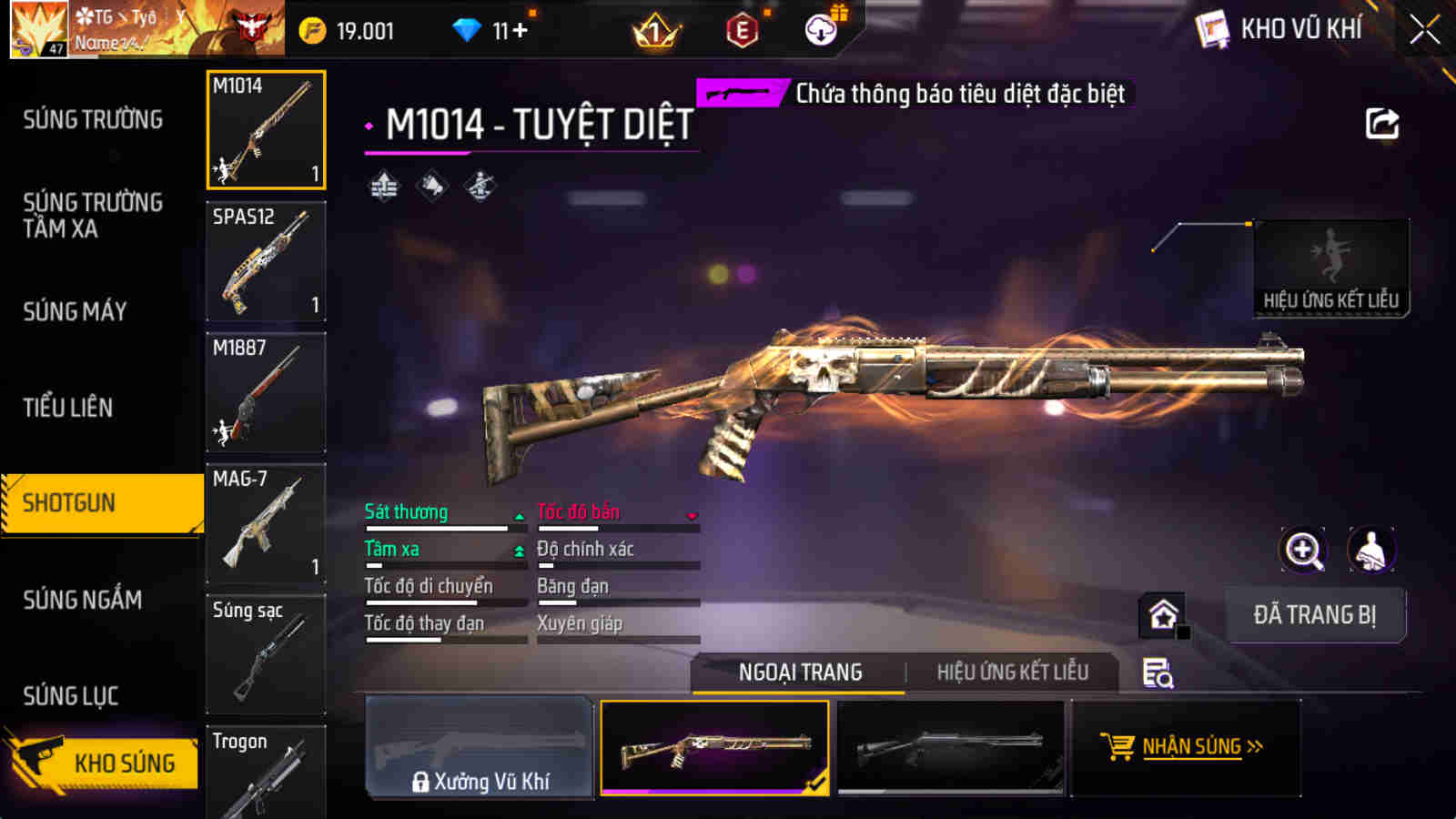The image size is (1456, 819).
Task: Open Xưởng Vũ Khí
Action: (480, 748)
